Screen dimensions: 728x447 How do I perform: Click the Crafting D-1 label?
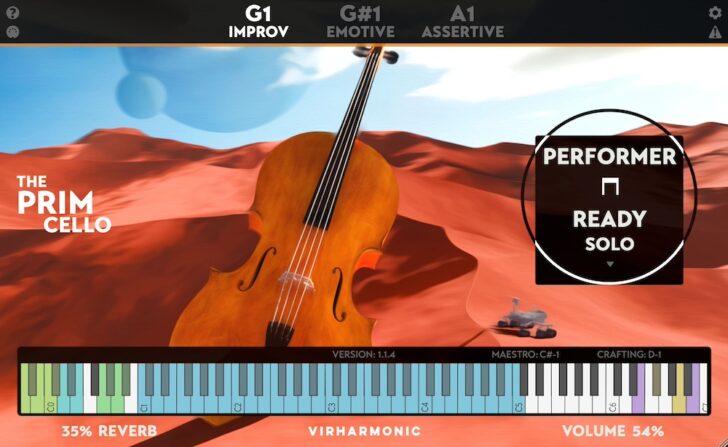628,354
